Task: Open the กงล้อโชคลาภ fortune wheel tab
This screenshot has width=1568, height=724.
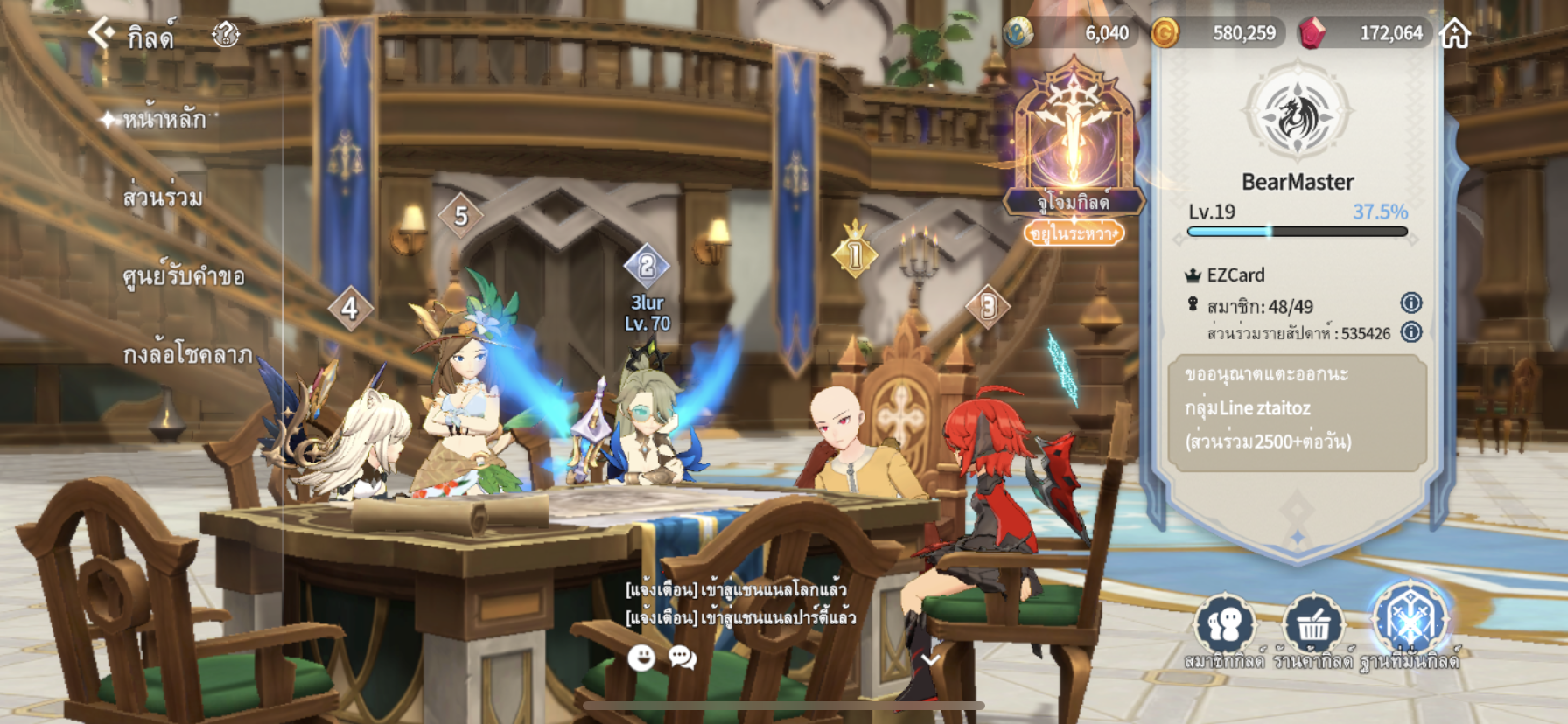Action: click(x=187, y=354)
